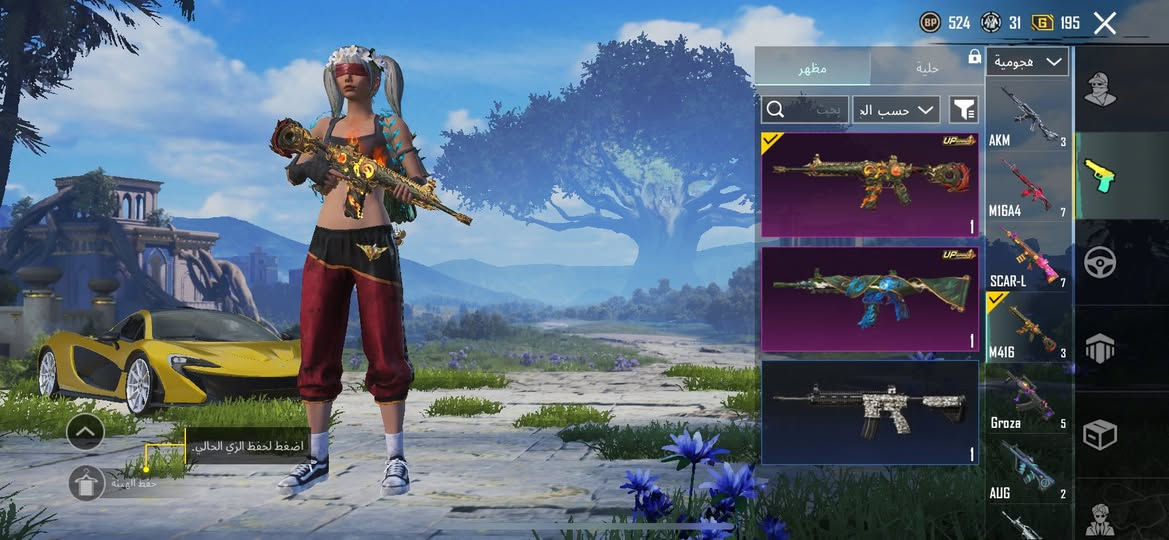This screenshot has width=1169, height=540.
Task: Expand the round up-arrow button
Action: click(x=86, y=432)
